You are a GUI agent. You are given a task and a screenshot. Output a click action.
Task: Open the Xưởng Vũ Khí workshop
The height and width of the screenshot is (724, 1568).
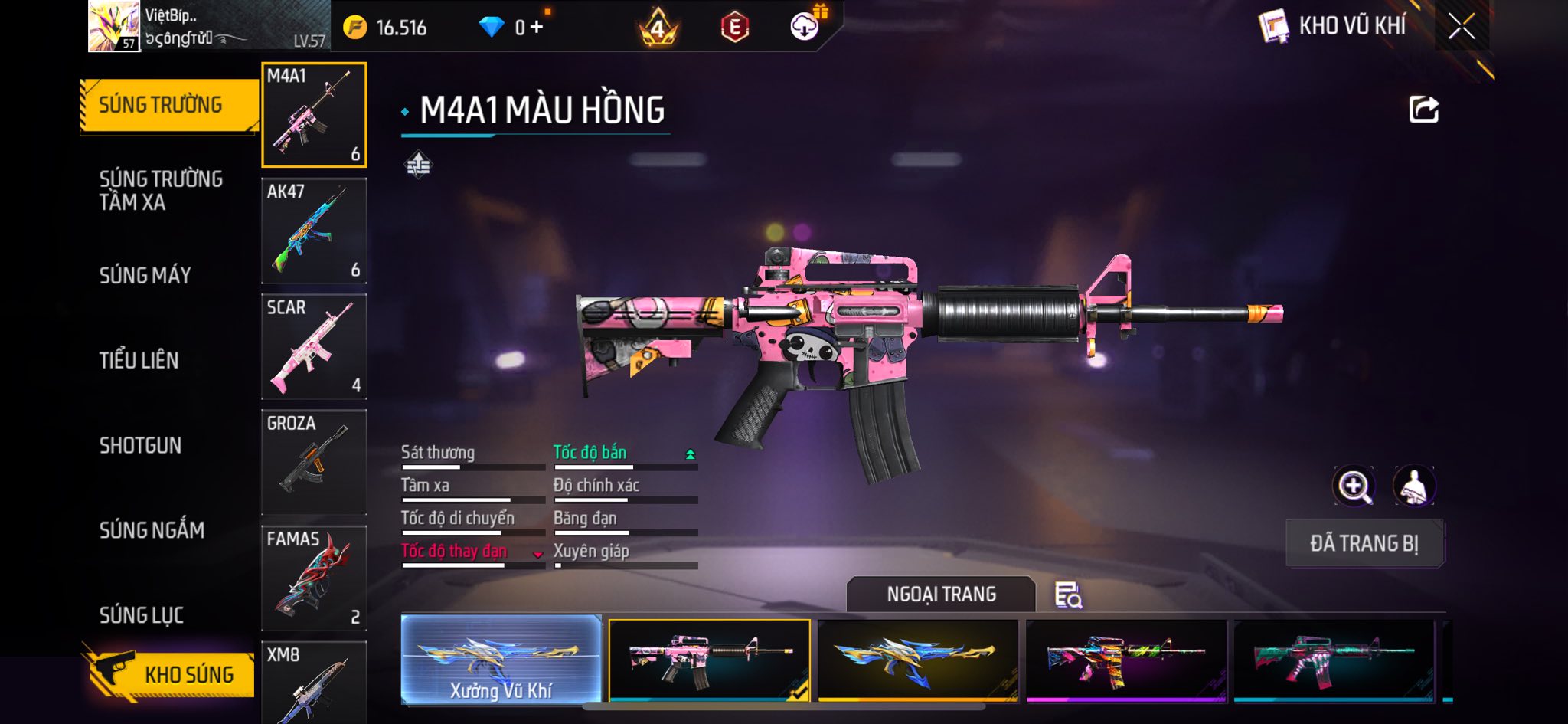[x=501, y=660]
